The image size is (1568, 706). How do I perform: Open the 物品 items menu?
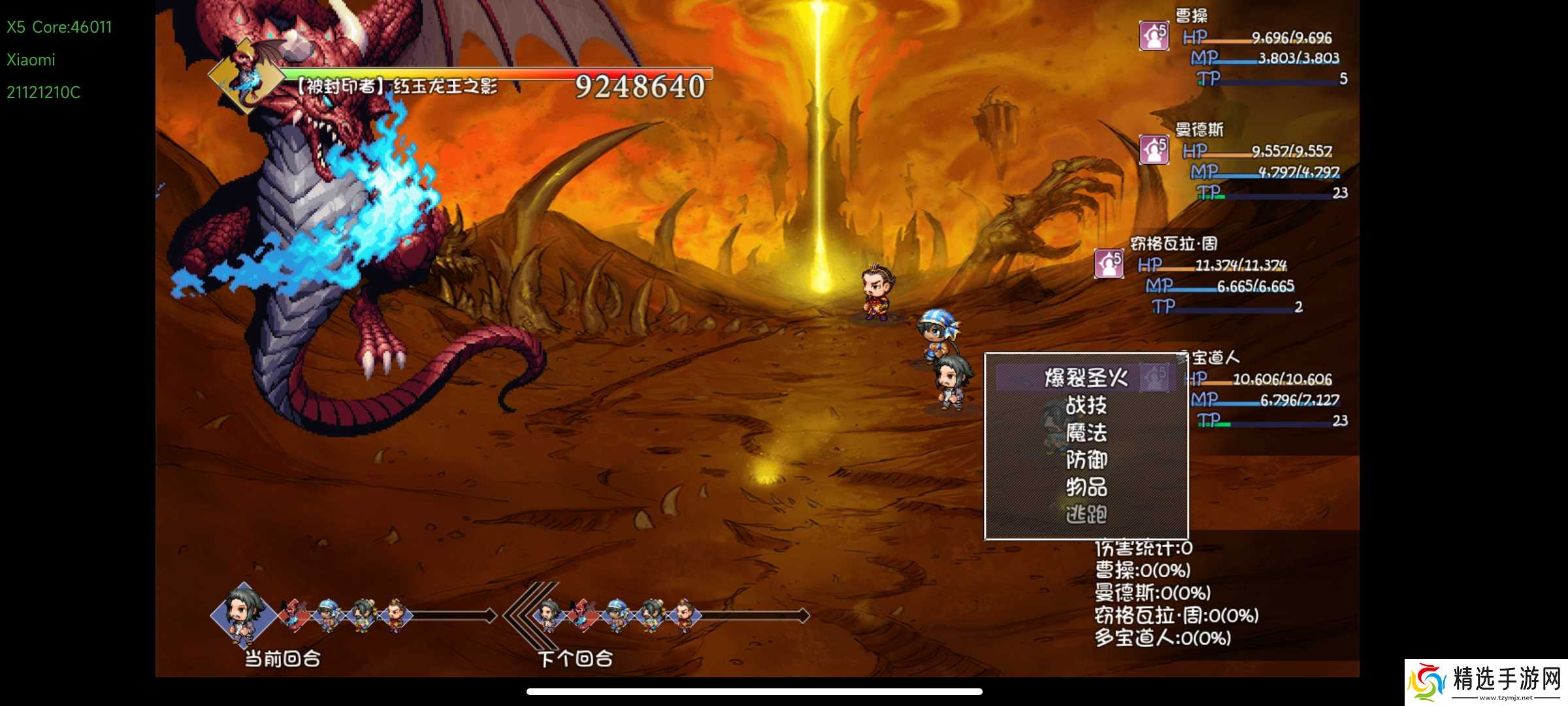(1086, 487)
